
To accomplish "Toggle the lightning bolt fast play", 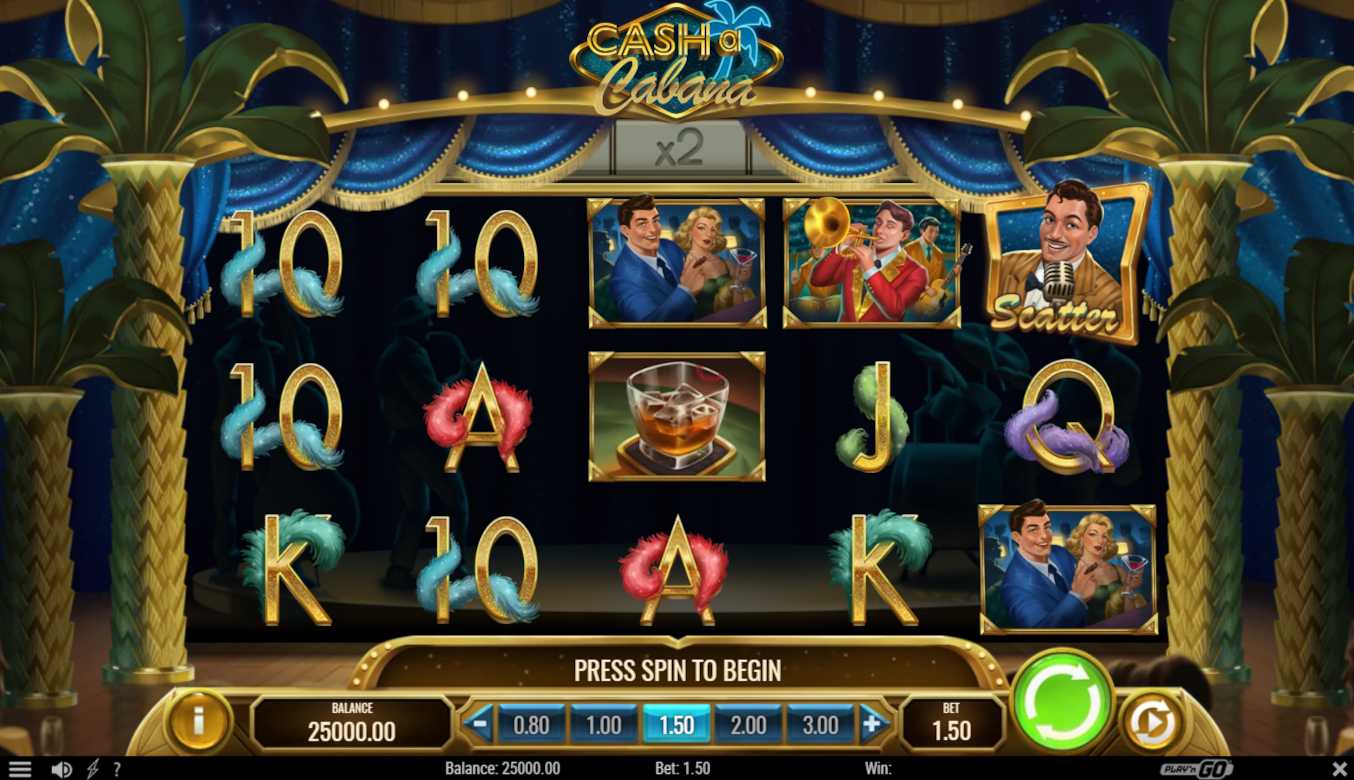I will (x=92, y=769).
